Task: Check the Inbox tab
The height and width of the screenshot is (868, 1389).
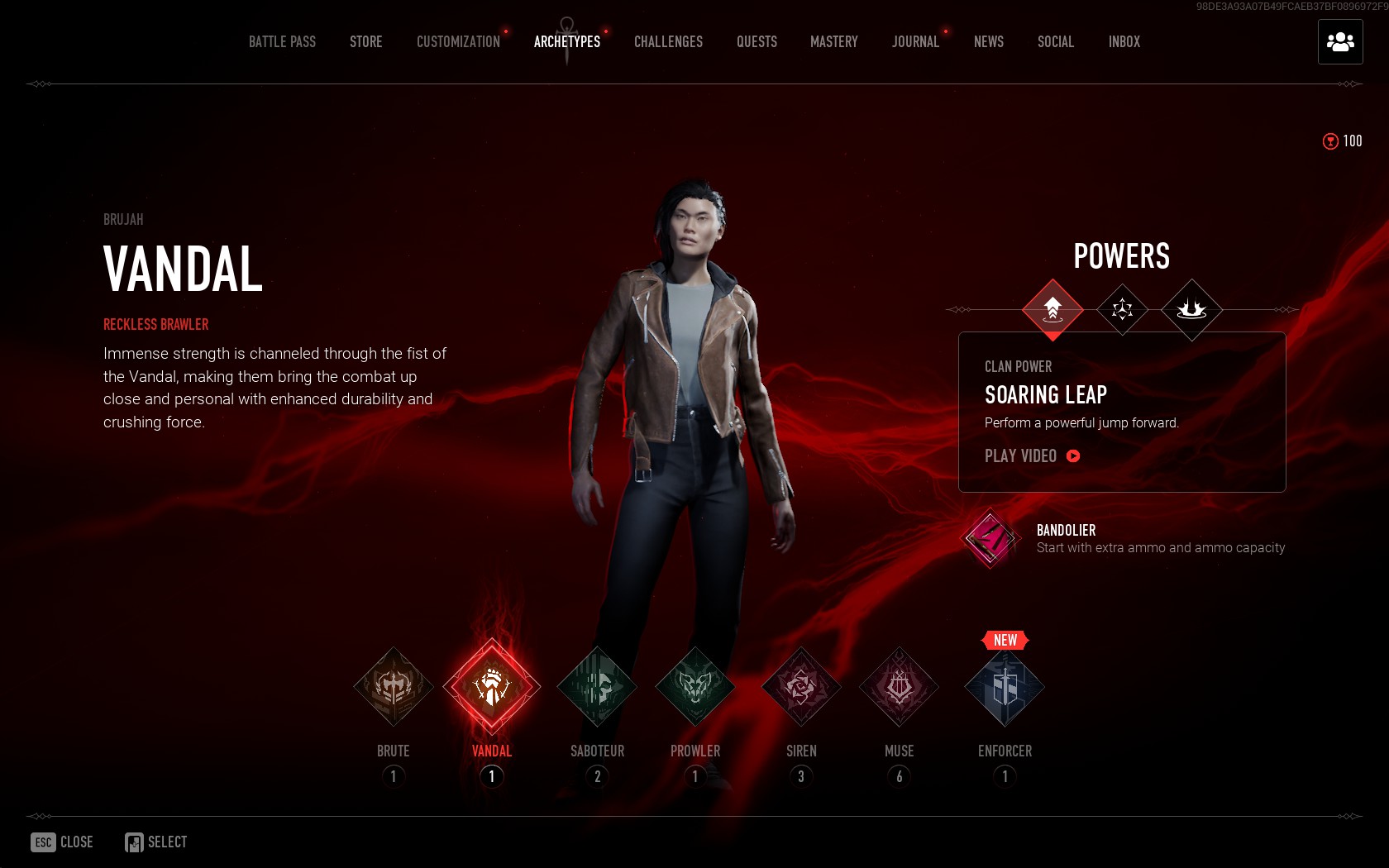Action: pos(1124,42)
